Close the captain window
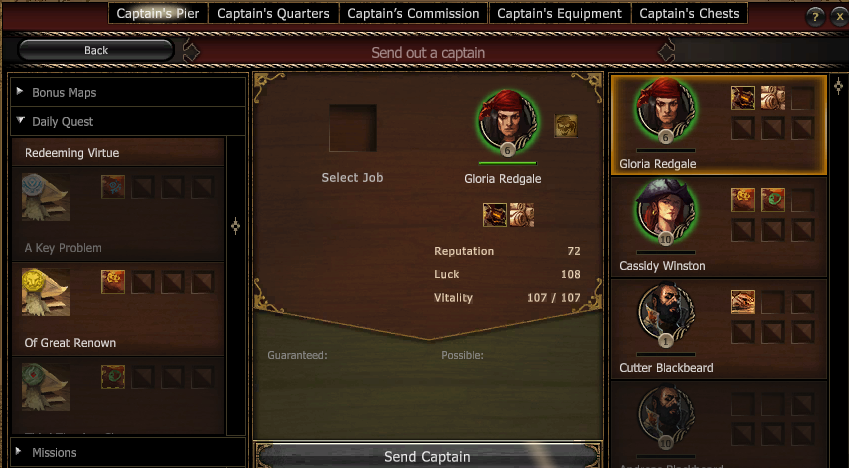Image resolution: width=849 pixels, height=468 pixels. [x=837, y=15]
